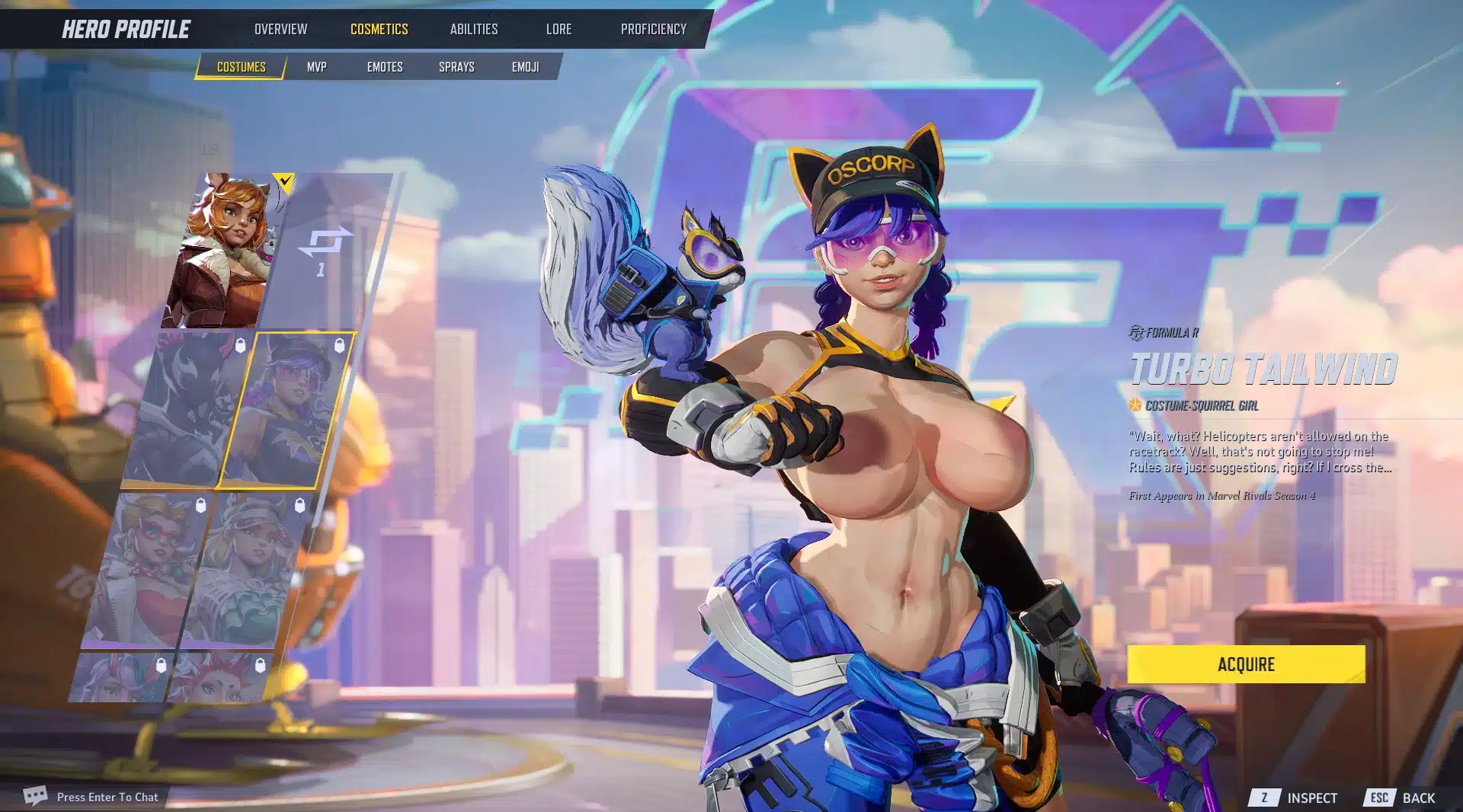Open the Lore tab
The height and width of the screenshot is (812, 1463).
[x=559, y=29]
